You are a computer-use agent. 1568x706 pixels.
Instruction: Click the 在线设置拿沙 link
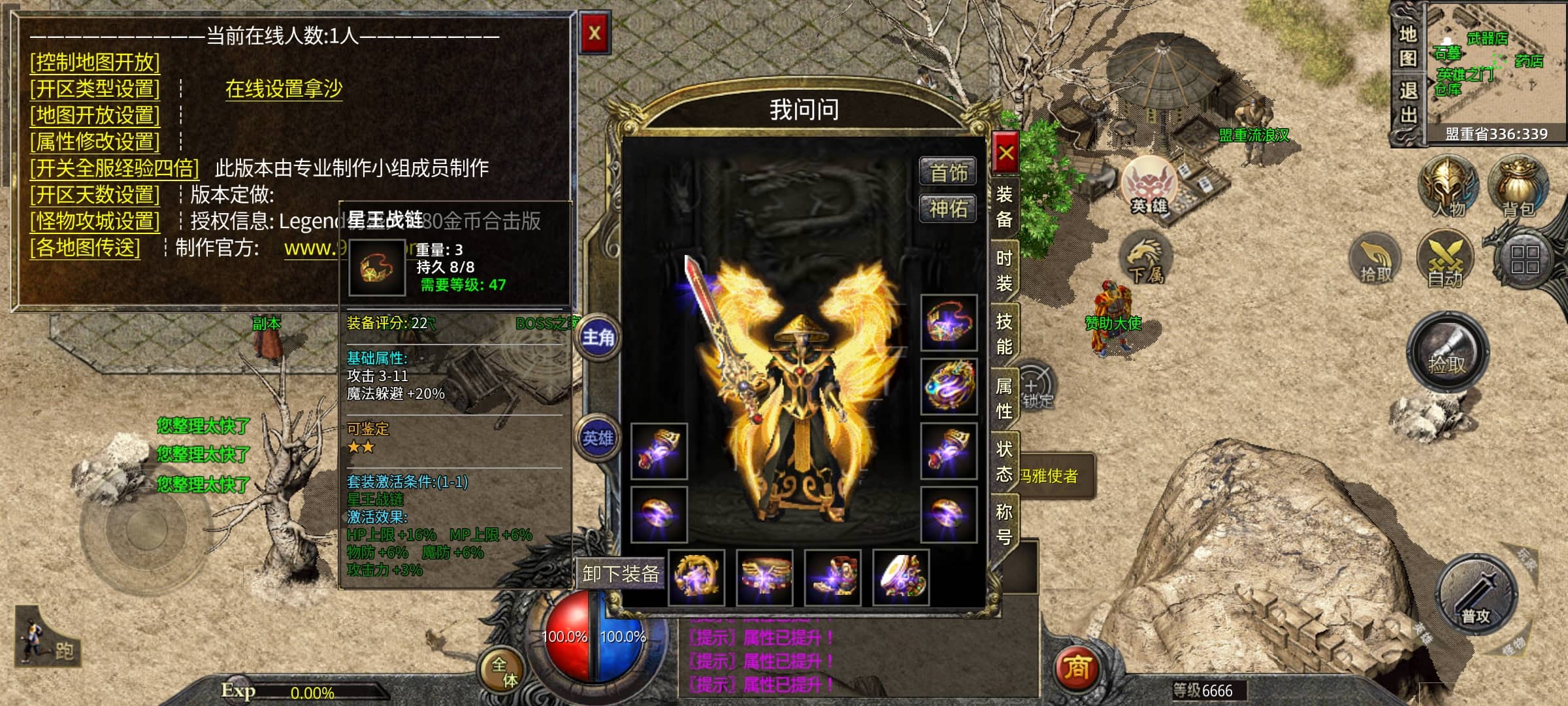pyautogui.click(x=284, y=88)
